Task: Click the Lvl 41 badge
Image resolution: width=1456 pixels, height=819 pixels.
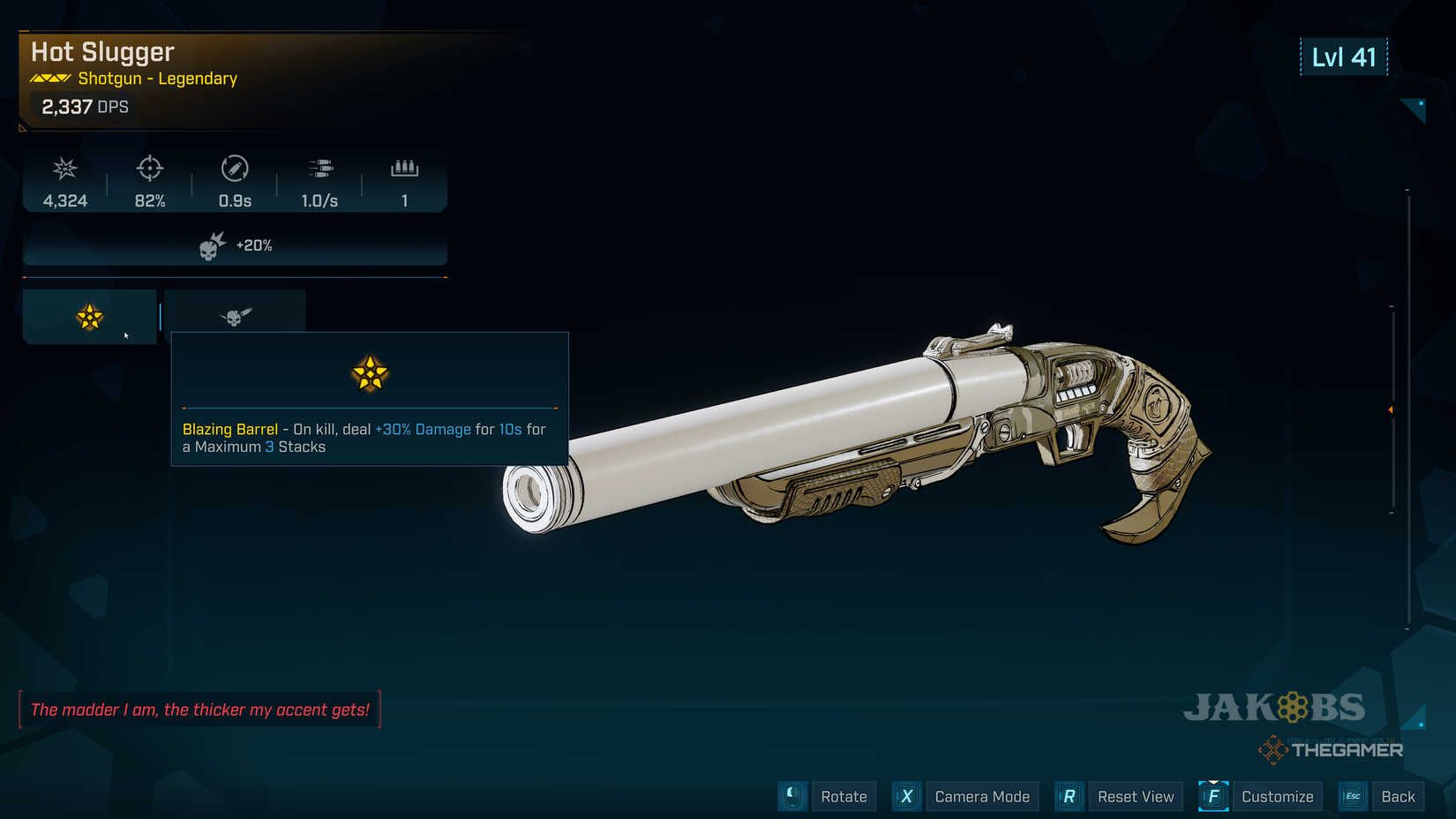Action: click(1343, 56)
